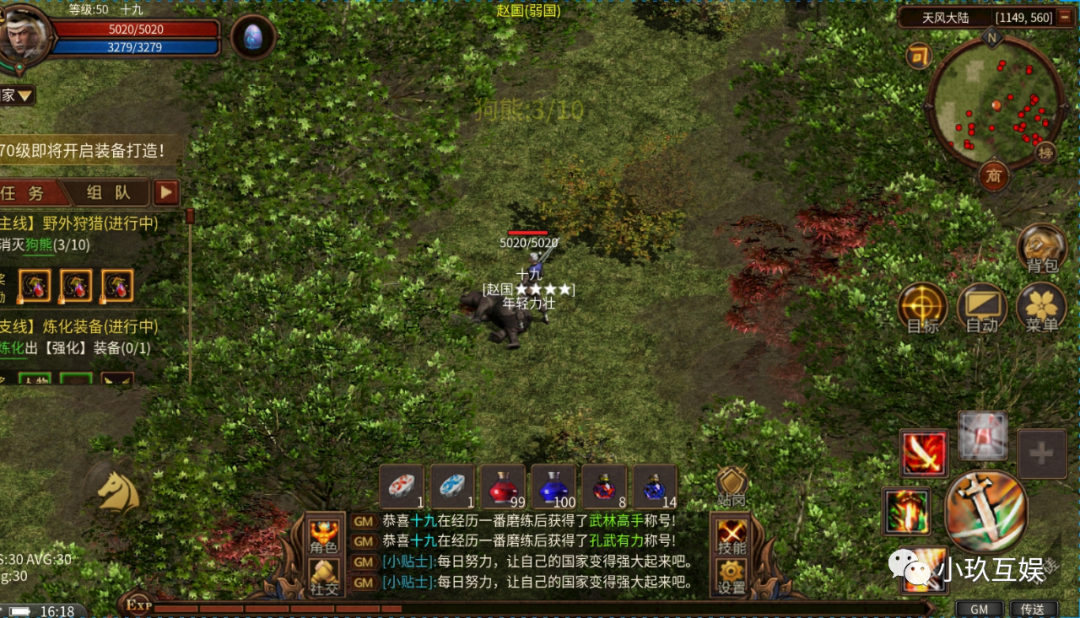Collapse the quest panel with the arrow button
Viewport: 1080px width, 618px height.
point(166,192)
